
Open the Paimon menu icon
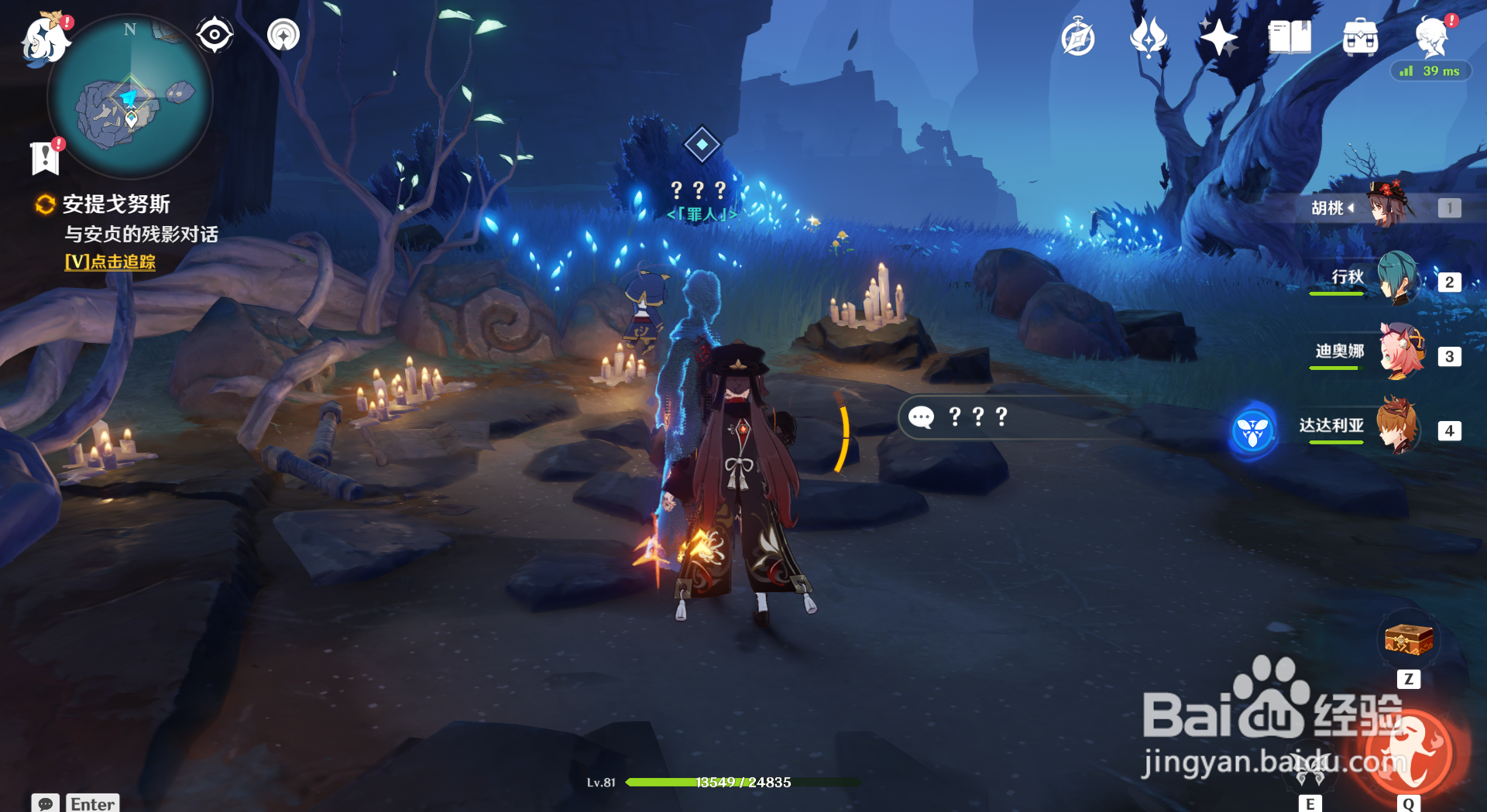45,39
